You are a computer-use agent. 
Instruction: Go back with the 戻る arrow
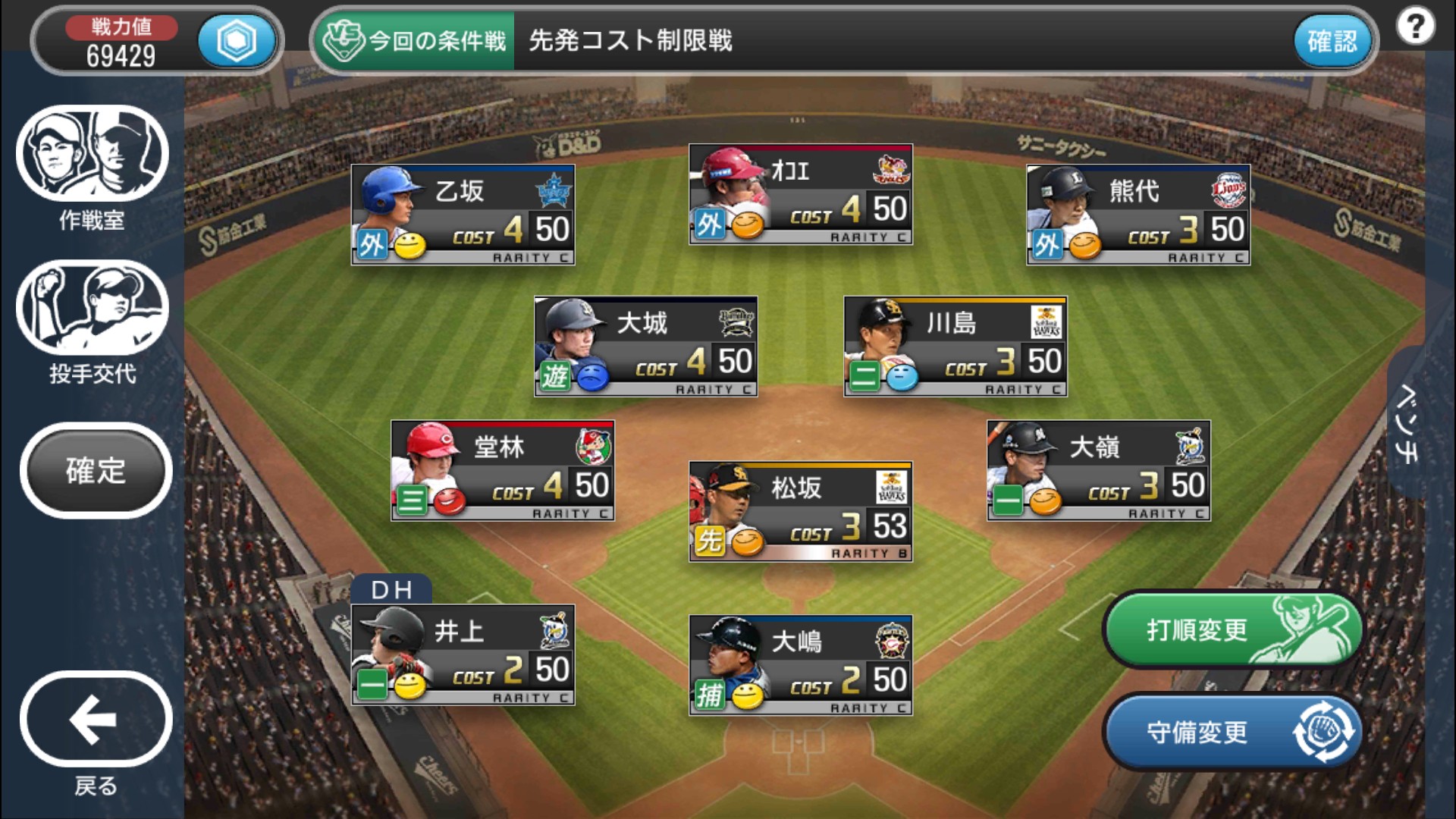[x=96, y=719]
